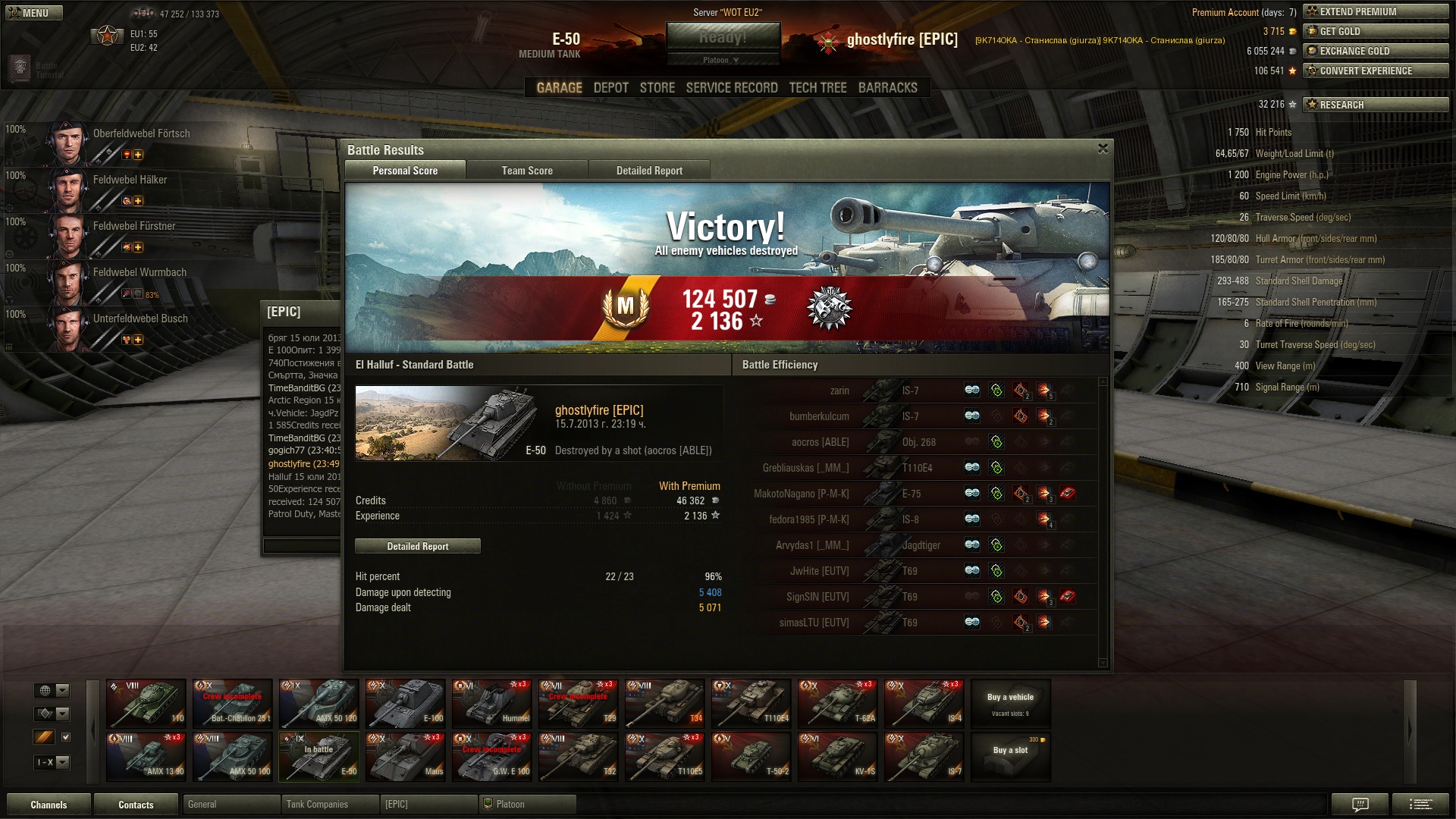Open the Channels list
The image size is (1456, 819).
tap(49, 805)
